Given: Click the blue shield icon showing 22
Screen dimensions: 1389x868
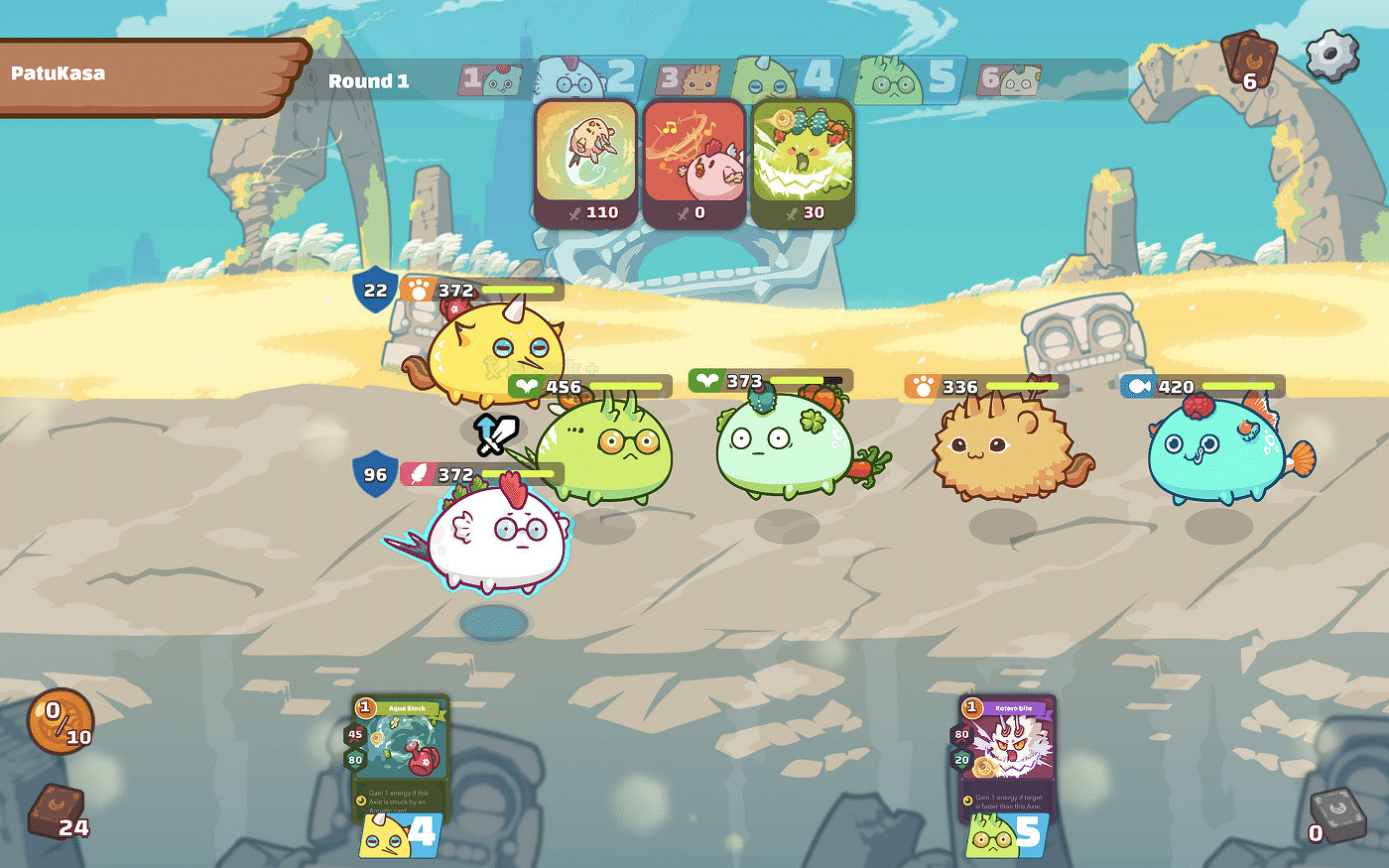Looking at the screenshot, I should (375, 291).
